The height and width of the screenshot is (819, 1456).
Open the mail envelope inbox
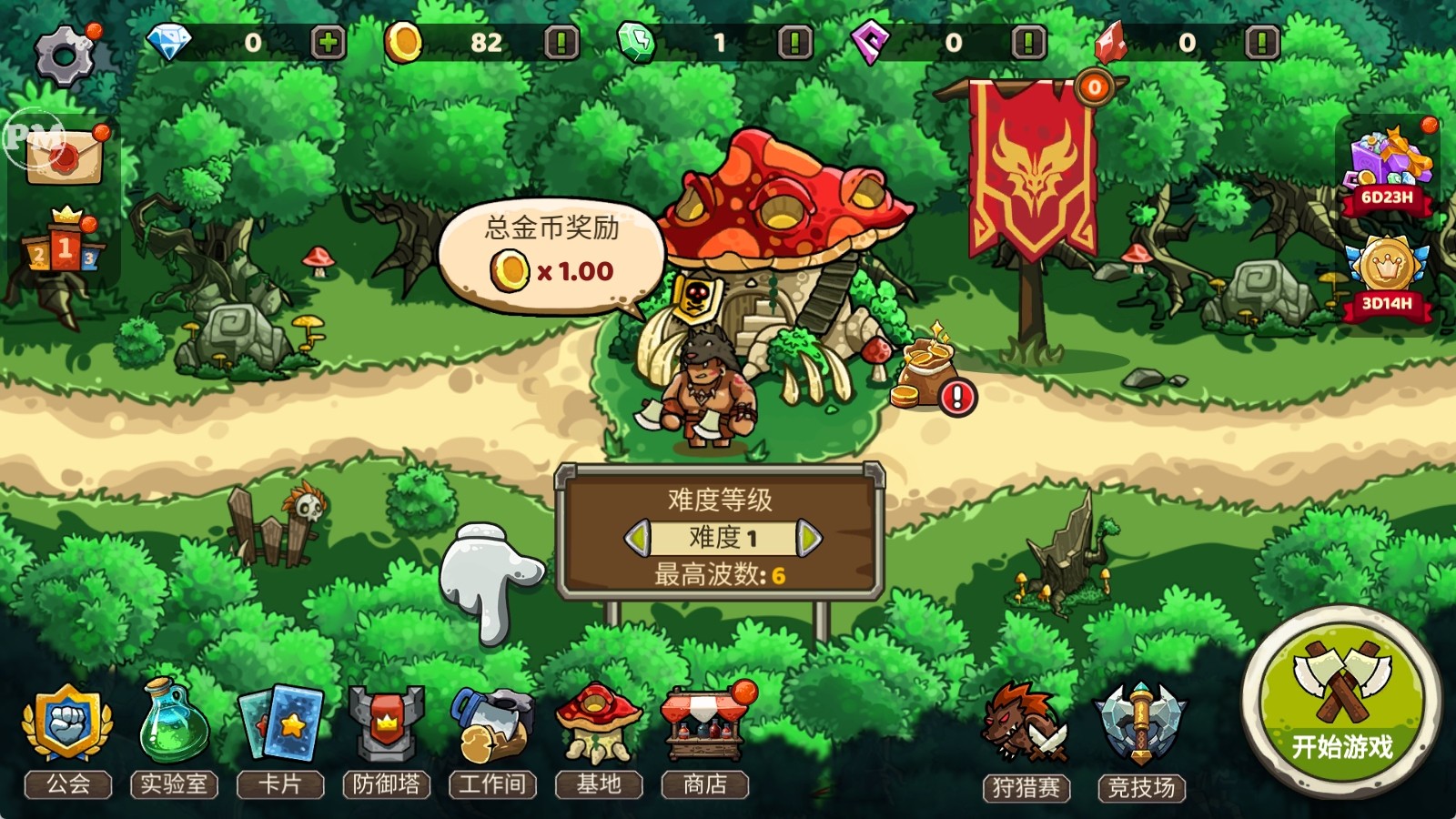tap(64, 156)
